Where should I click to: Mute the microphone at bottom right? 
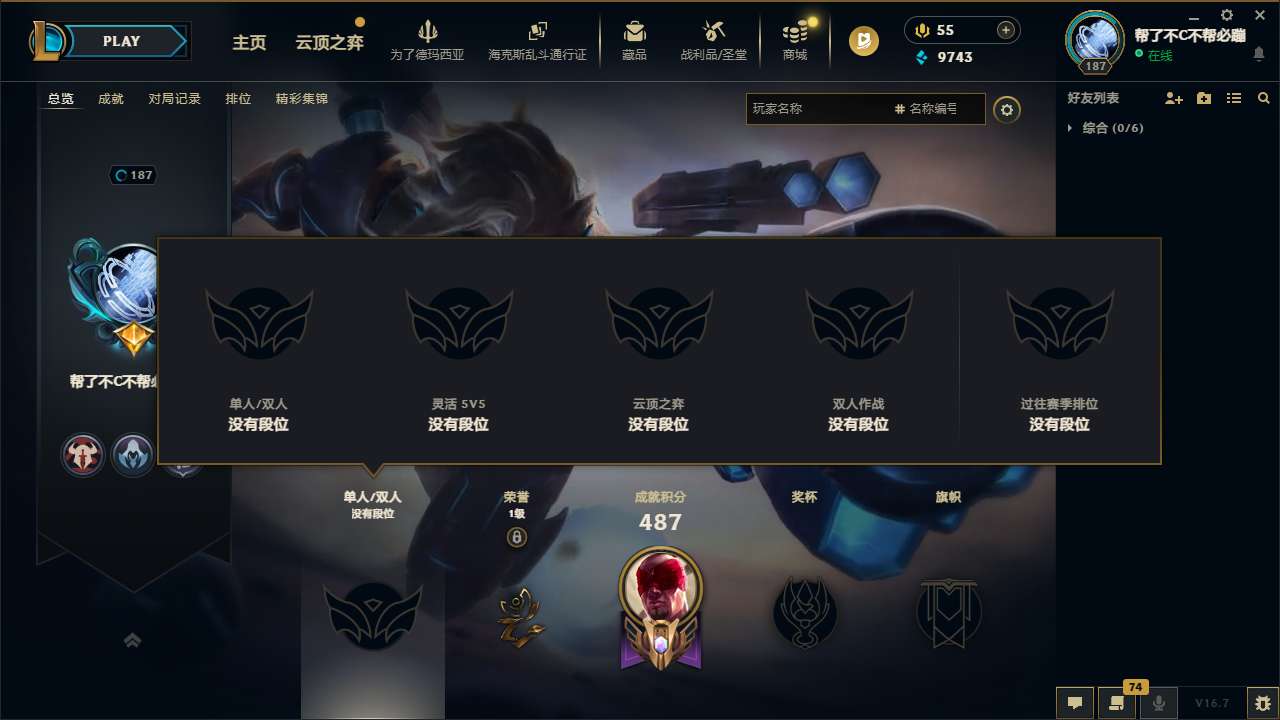point(1159,703)
